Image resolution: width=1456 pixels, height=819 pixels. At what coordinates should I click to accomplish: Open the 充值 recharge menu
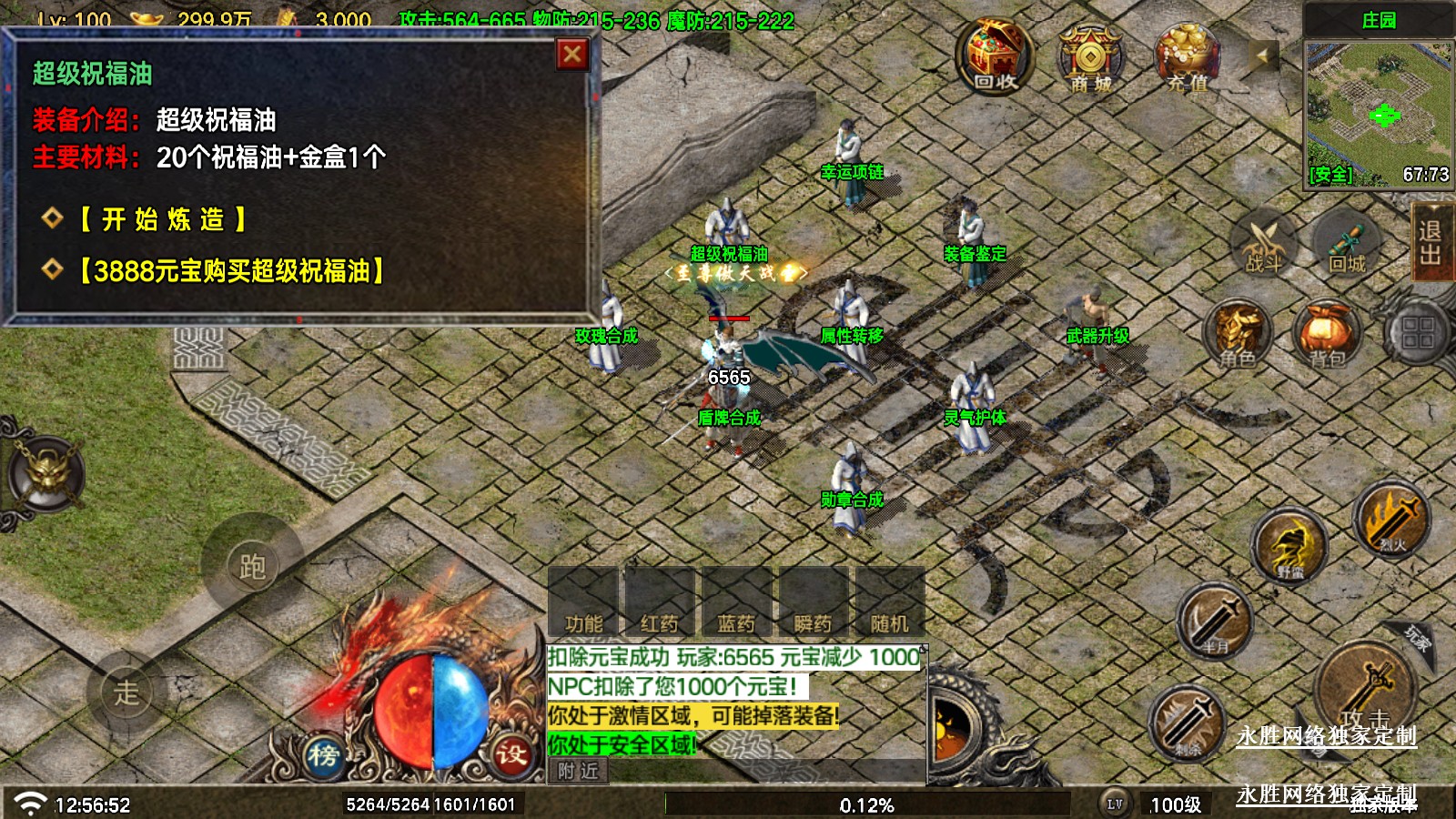click(x=1187, y=59)
